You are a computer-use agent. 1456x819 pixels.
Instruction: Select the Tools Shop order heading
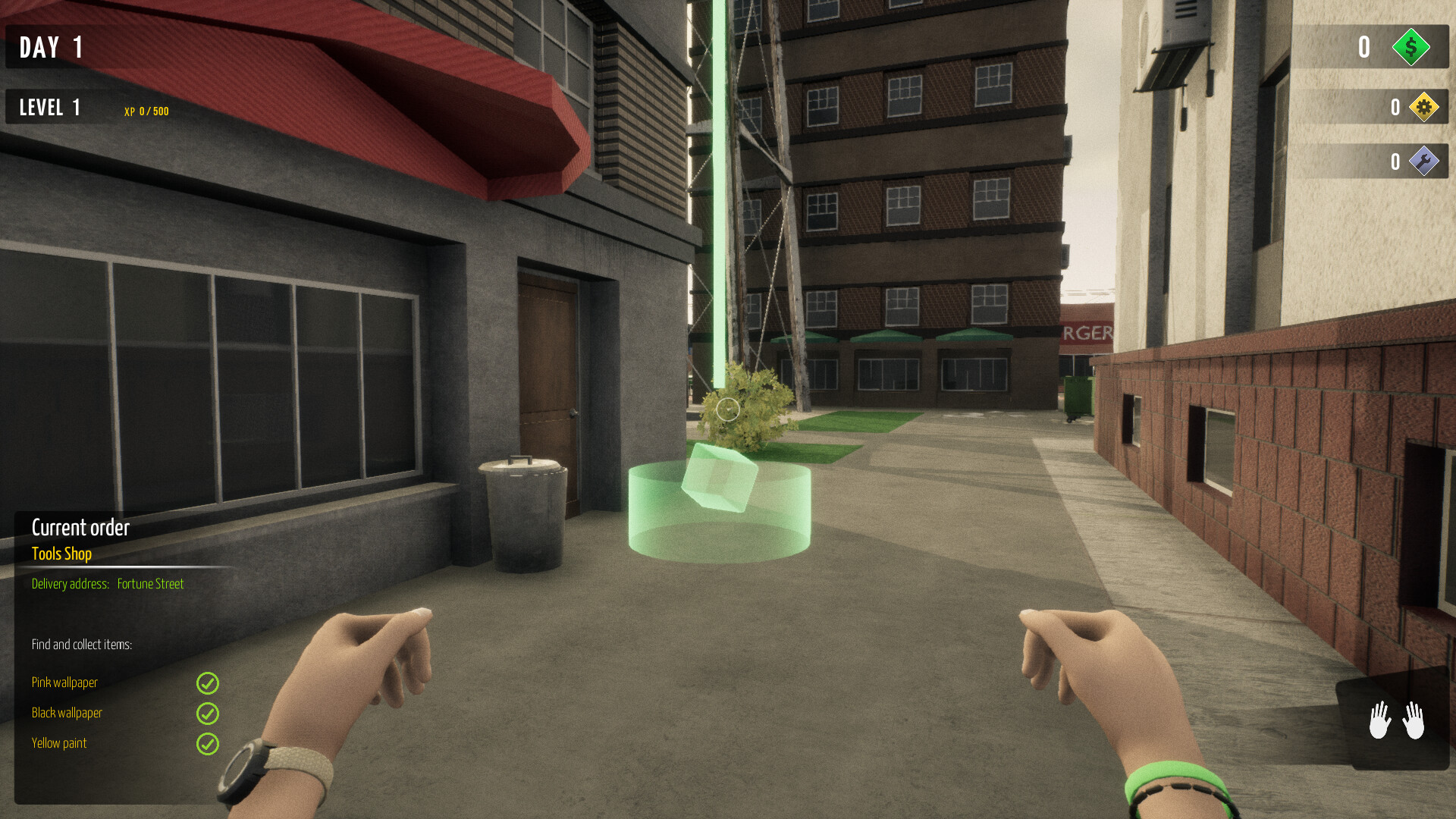click(61, 554)
